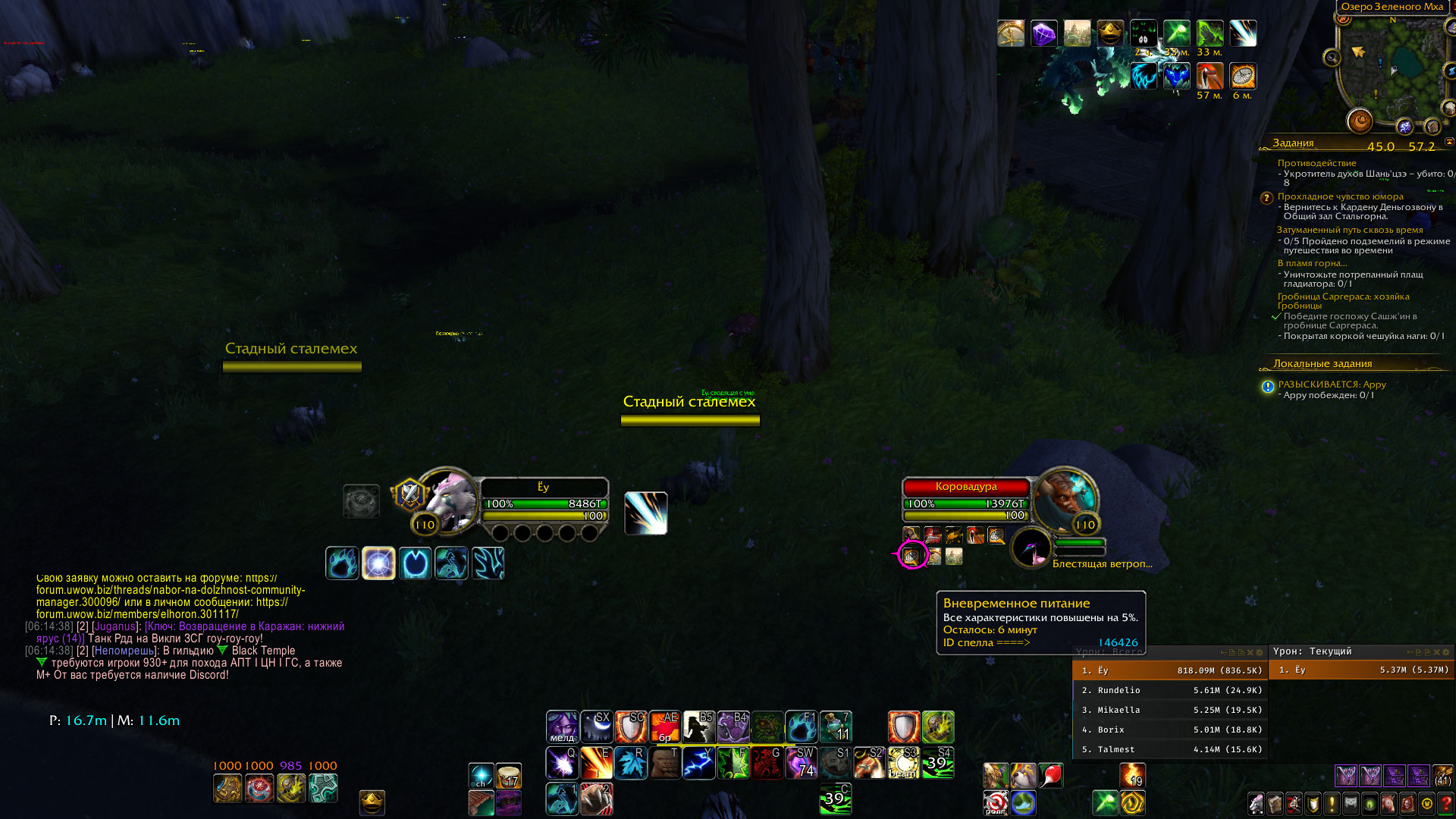Collapse the Задания quest tracker
This screenshot has width=1456, height=819.
1449,142
